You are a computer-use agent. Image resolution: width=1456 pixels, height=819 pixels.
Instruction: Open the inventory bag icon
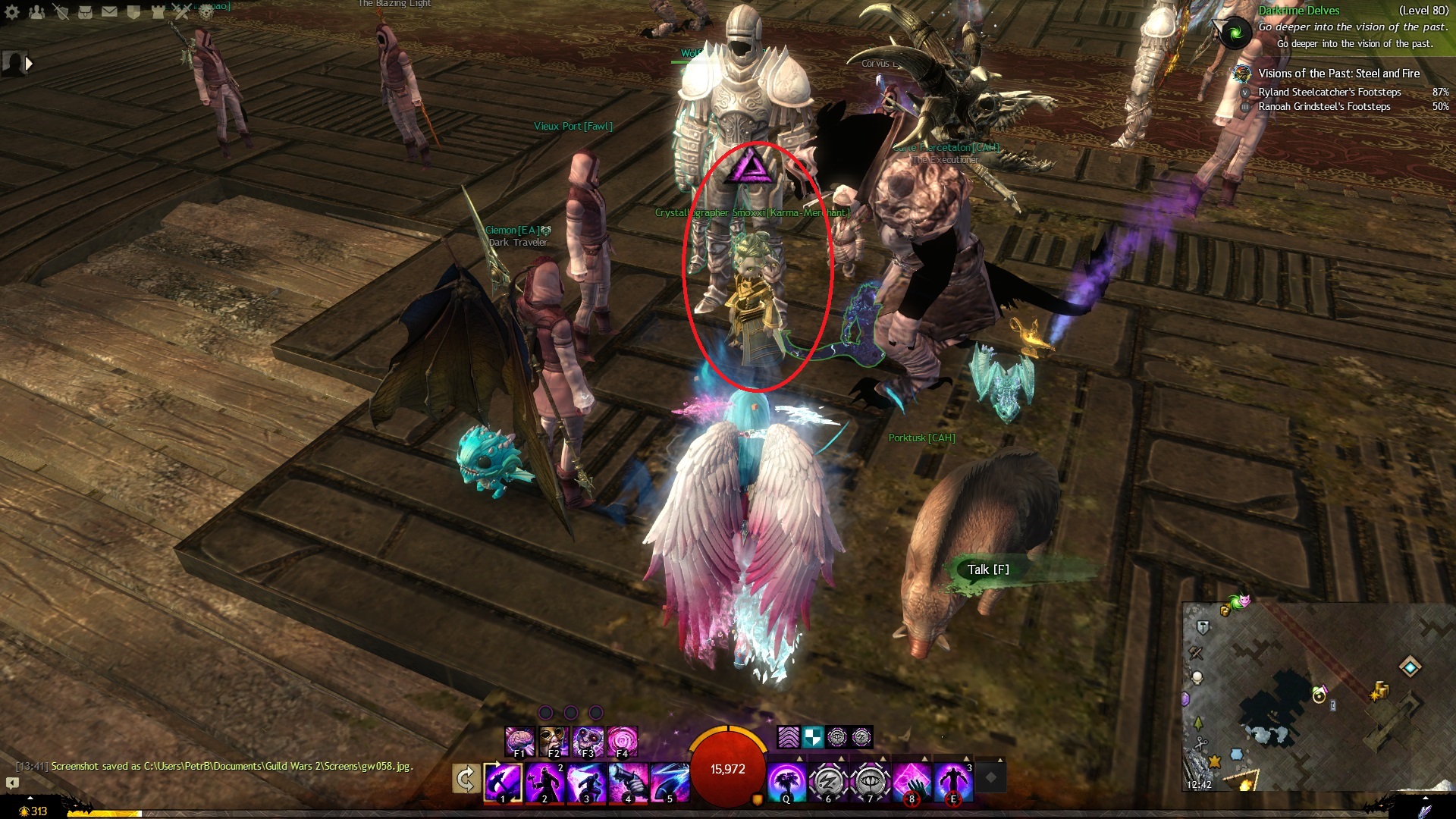point(85,12)
